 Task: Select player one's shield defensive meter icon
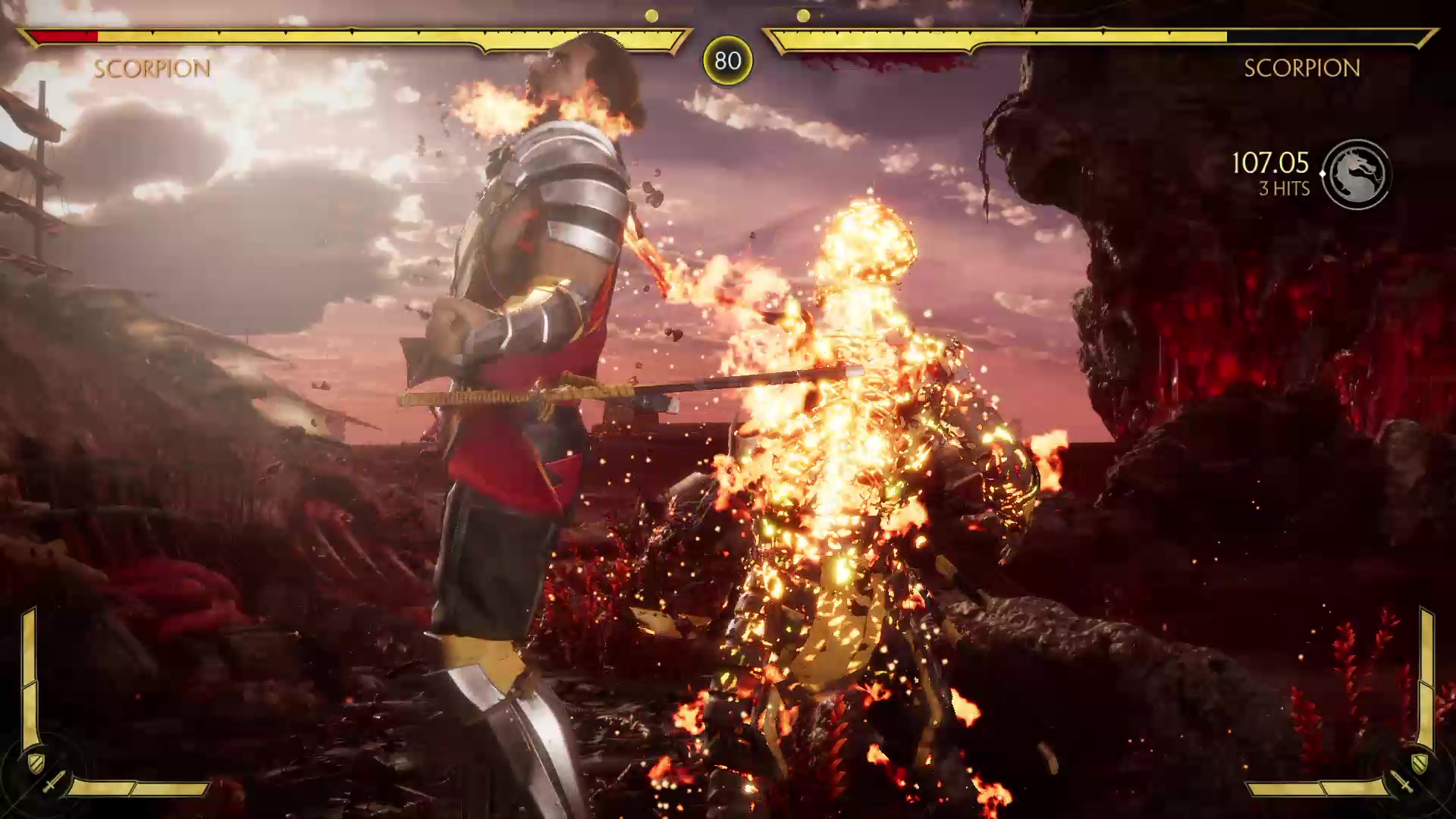(x=36, y=761)
